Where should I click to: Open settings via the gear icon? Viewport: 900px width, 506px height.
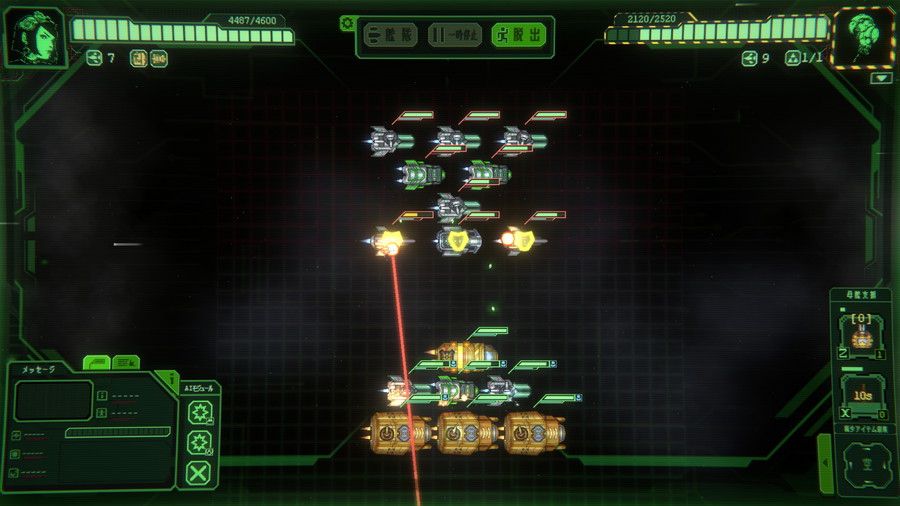tap(347, 22)
